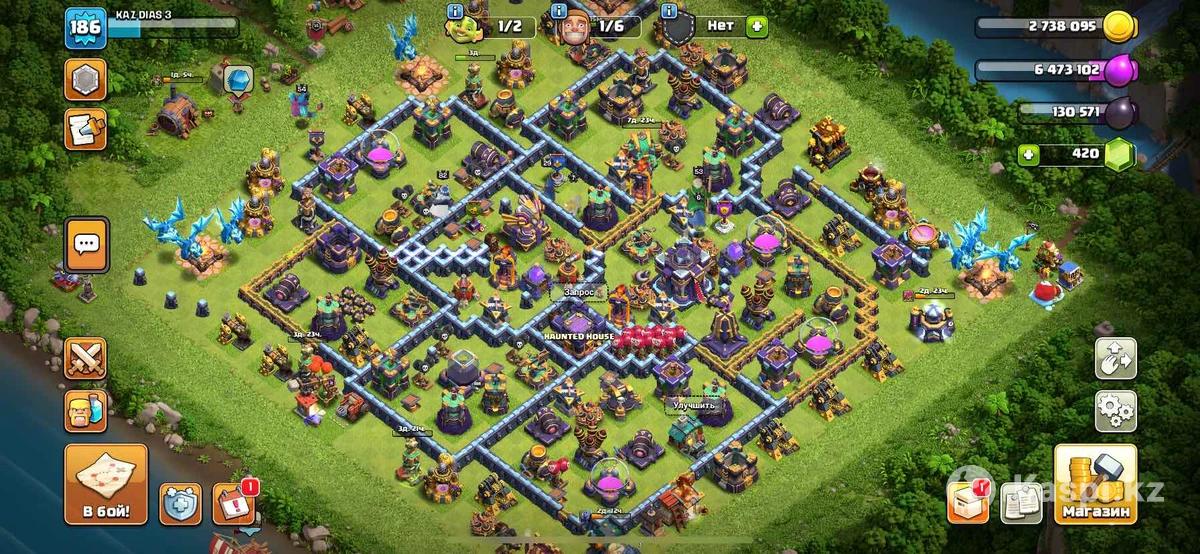Viewport: 1200px width, 554px height.
Task: Show goblin builder info beside 1/2 counter
Action: click(455, 10)
